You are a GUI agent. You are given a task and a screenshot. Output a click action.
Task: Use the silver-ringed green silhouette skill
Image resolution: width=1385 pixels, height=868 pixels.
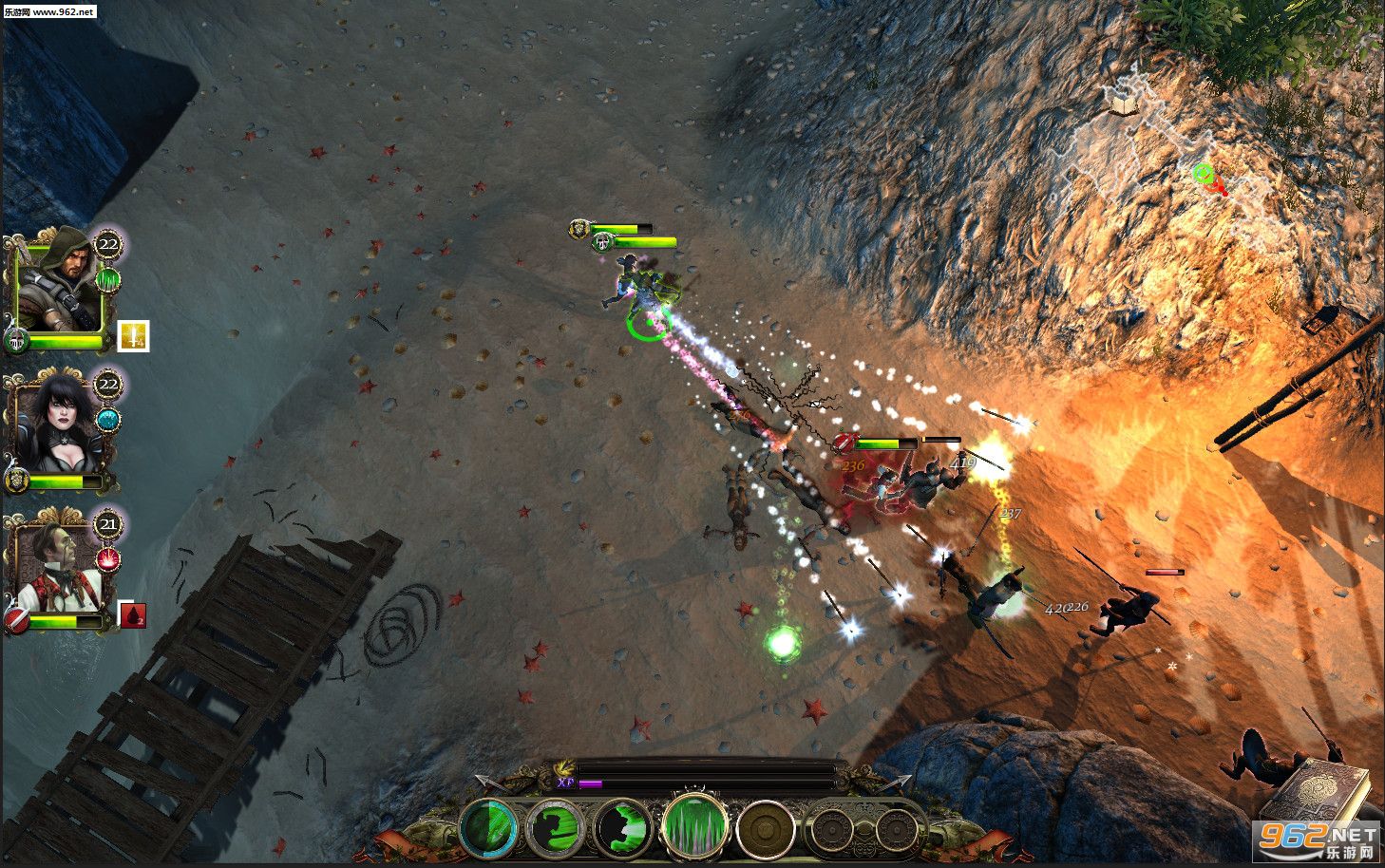556,827
